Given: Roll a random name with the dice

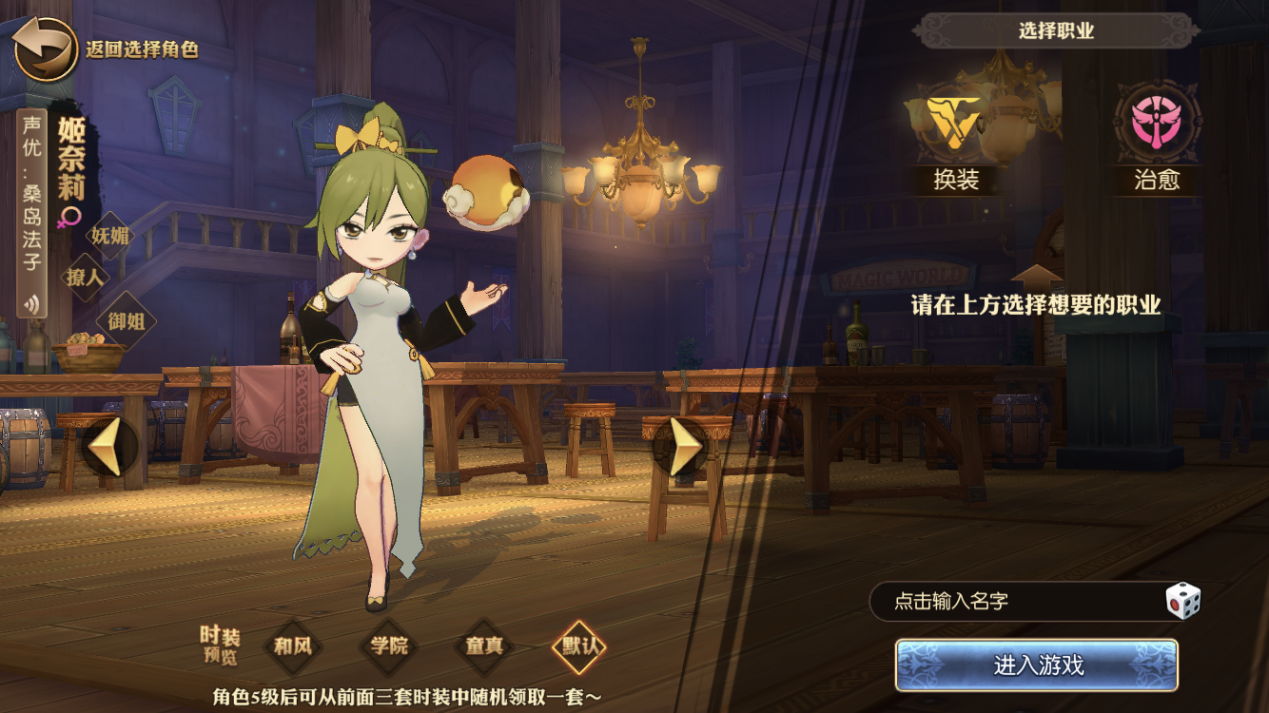Looking at the screenshot, I should 1182,601.
